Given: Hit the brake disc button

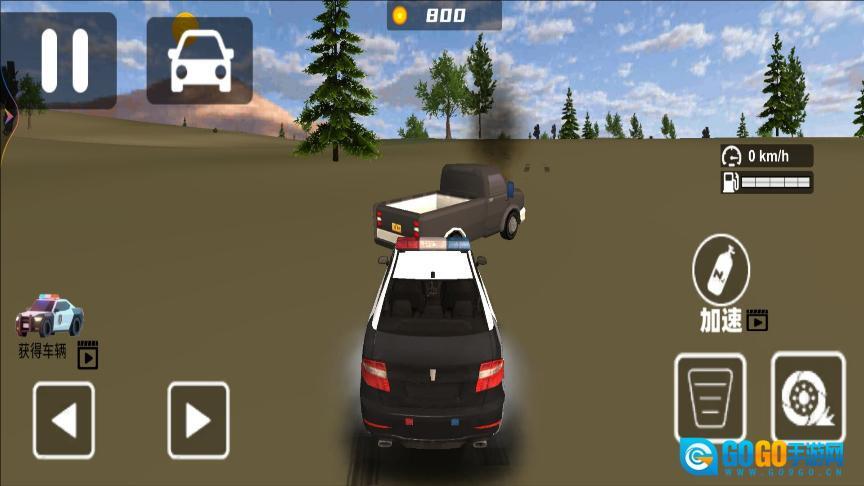Looking at the screenshot, I should click(807, 397).
